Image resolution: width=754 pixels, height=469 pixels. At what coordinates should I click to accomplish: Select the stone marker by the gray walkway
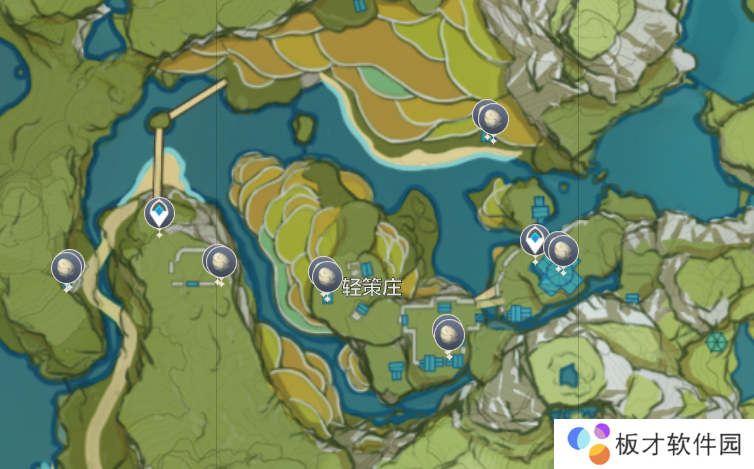click(220, 262)
